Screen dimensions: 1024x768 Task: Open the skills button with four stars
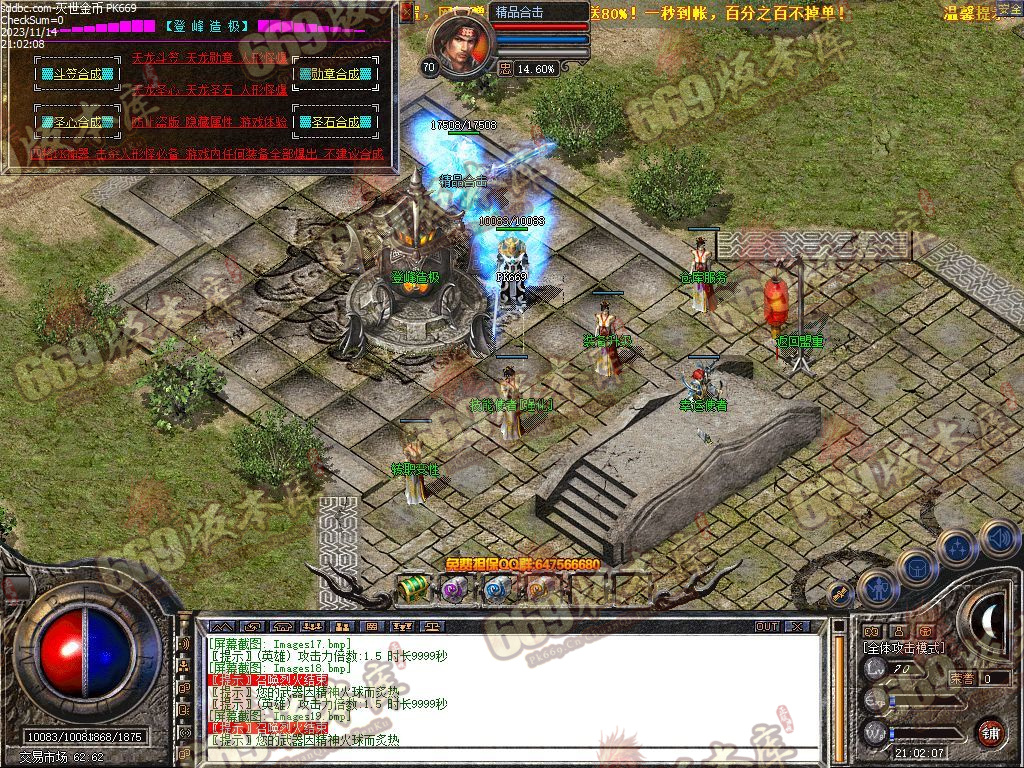pos(958,547)
